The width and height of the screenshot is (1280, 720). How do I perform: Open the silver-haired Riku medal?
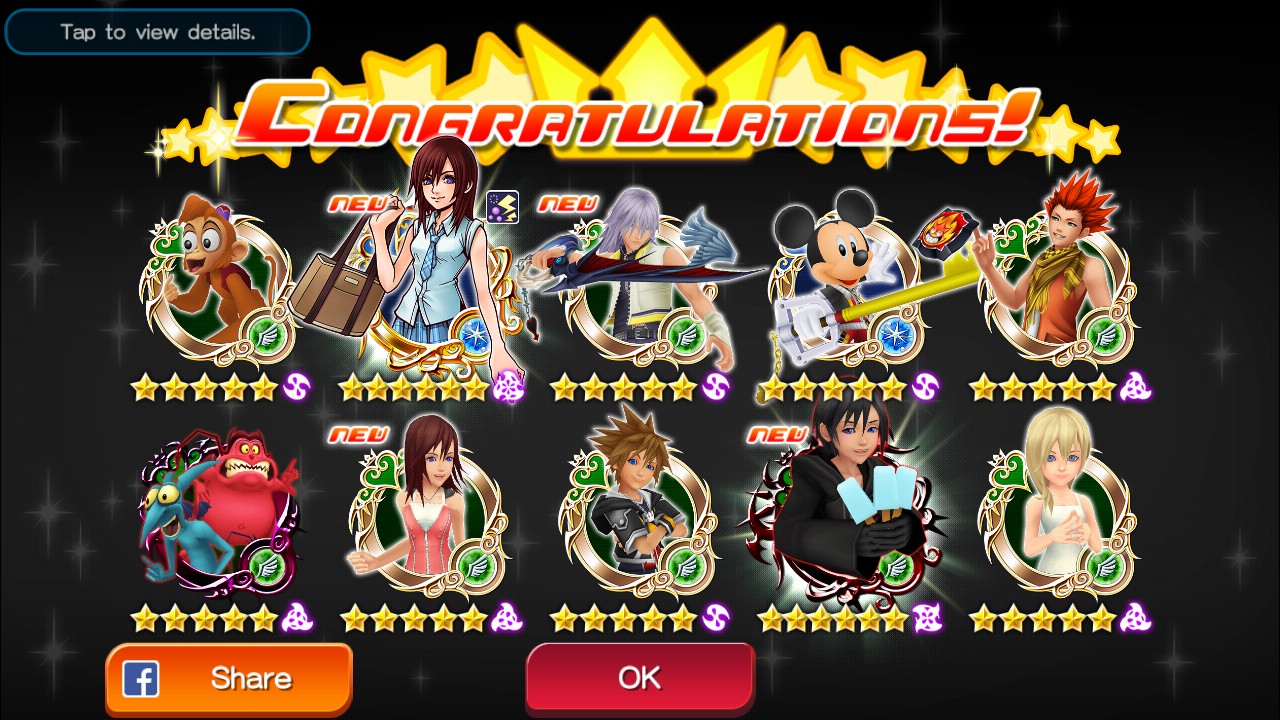640,285
